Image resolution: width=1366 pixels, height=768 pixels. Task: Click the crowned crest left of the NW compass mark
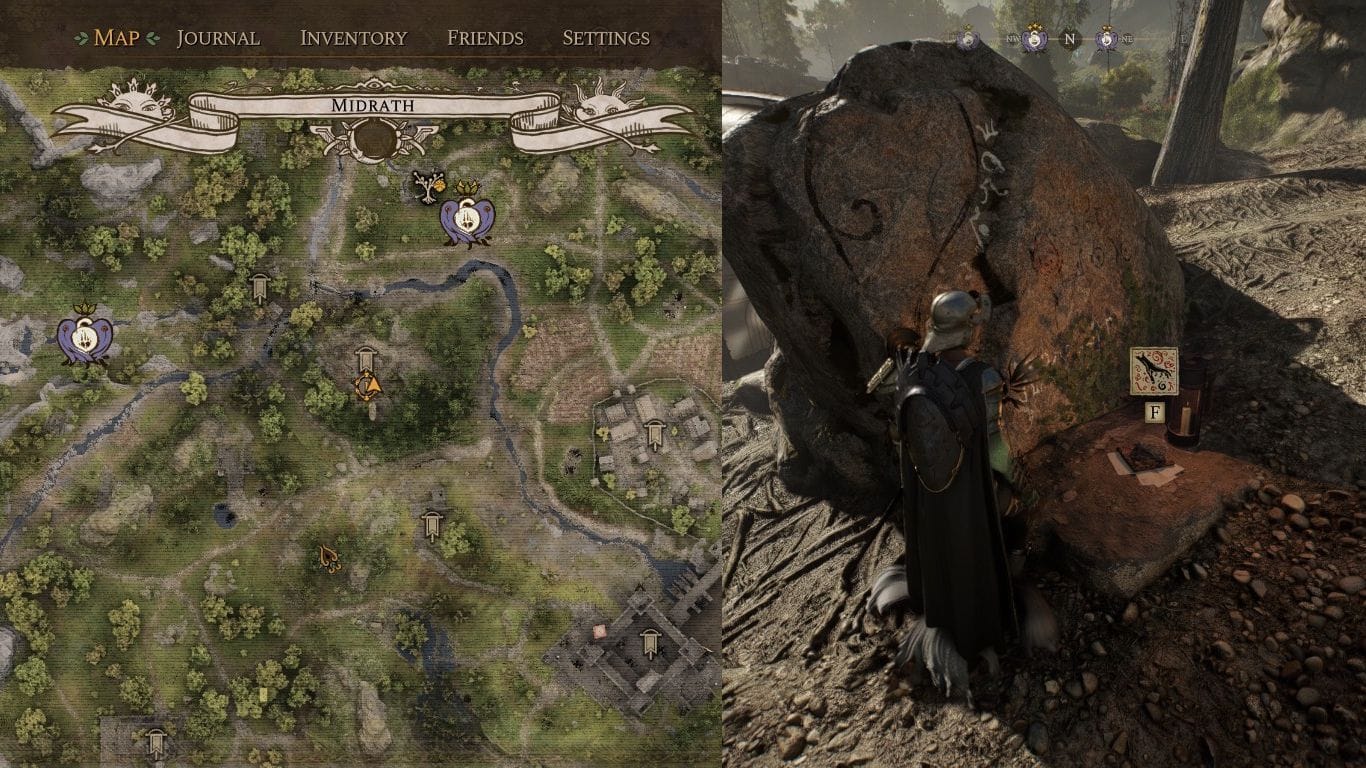coord(968,39)
